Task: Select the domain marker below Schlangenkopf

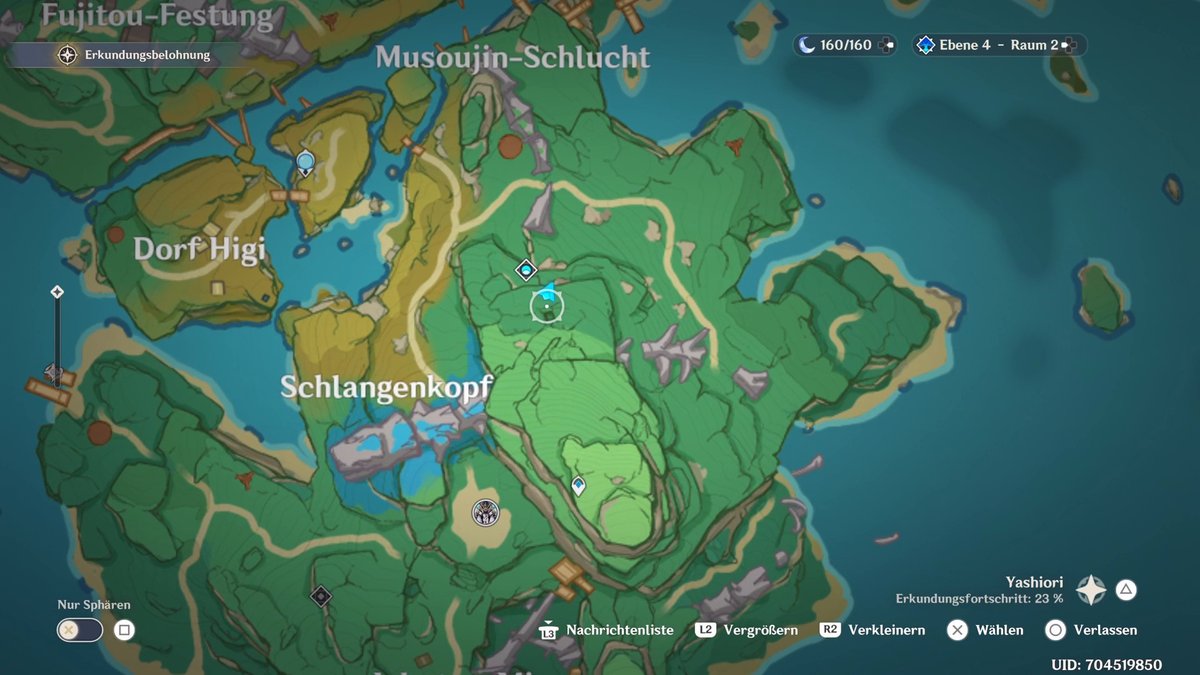Action: click(486, 513)
